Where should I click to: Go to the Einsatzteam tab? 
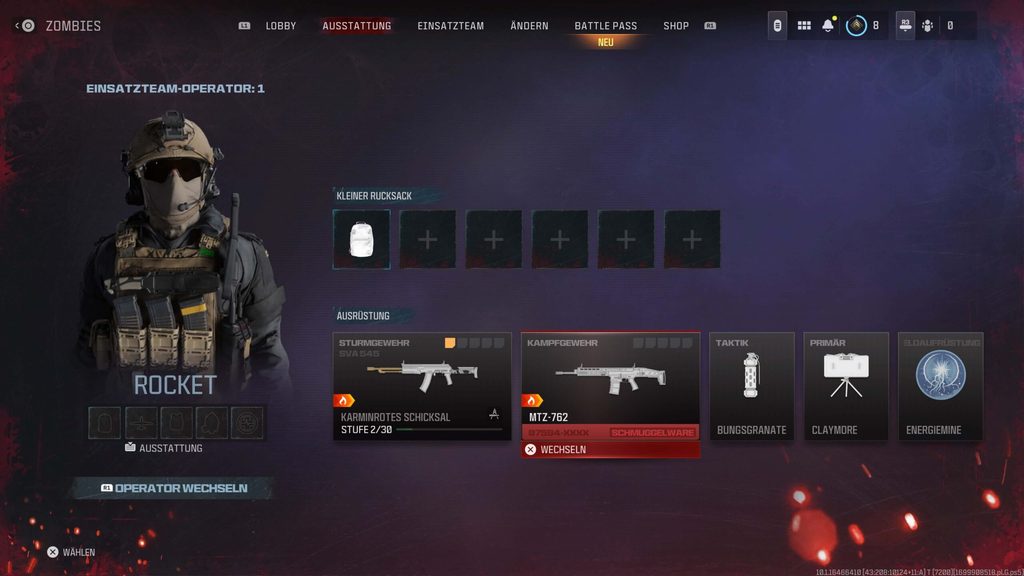450,26
